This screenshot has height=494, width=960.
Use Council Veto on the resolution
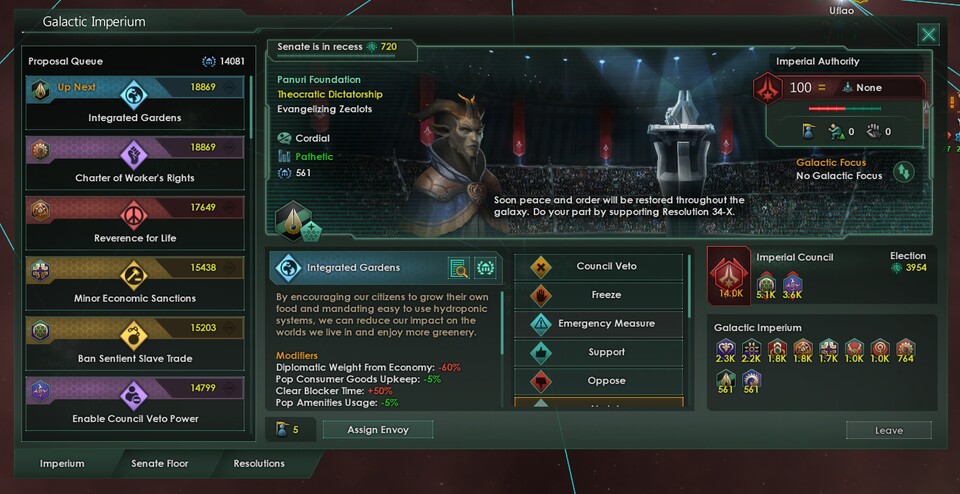coord(600,267)
